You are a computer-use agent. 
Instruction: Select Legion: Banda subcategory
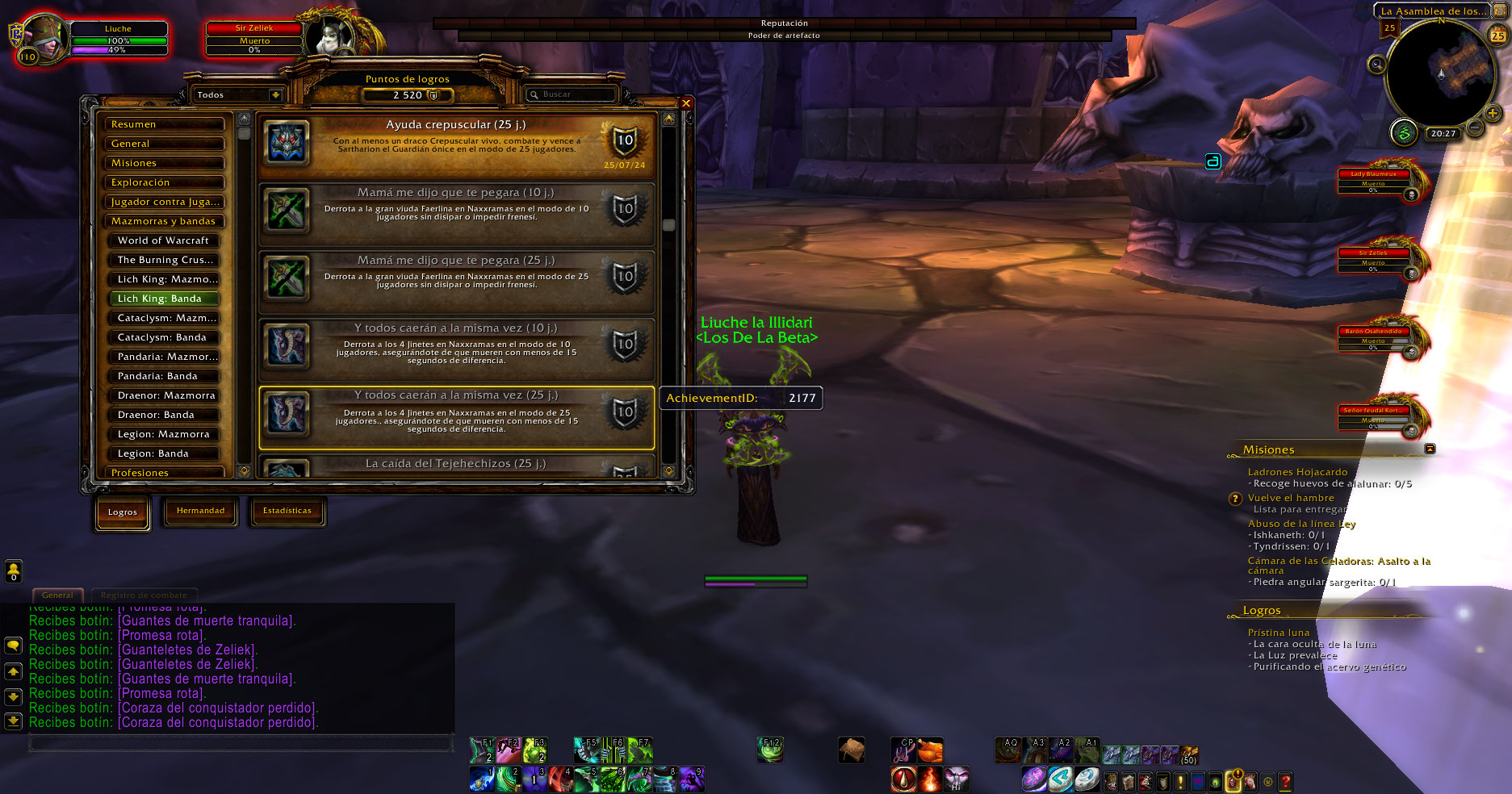tap(165, 453)
